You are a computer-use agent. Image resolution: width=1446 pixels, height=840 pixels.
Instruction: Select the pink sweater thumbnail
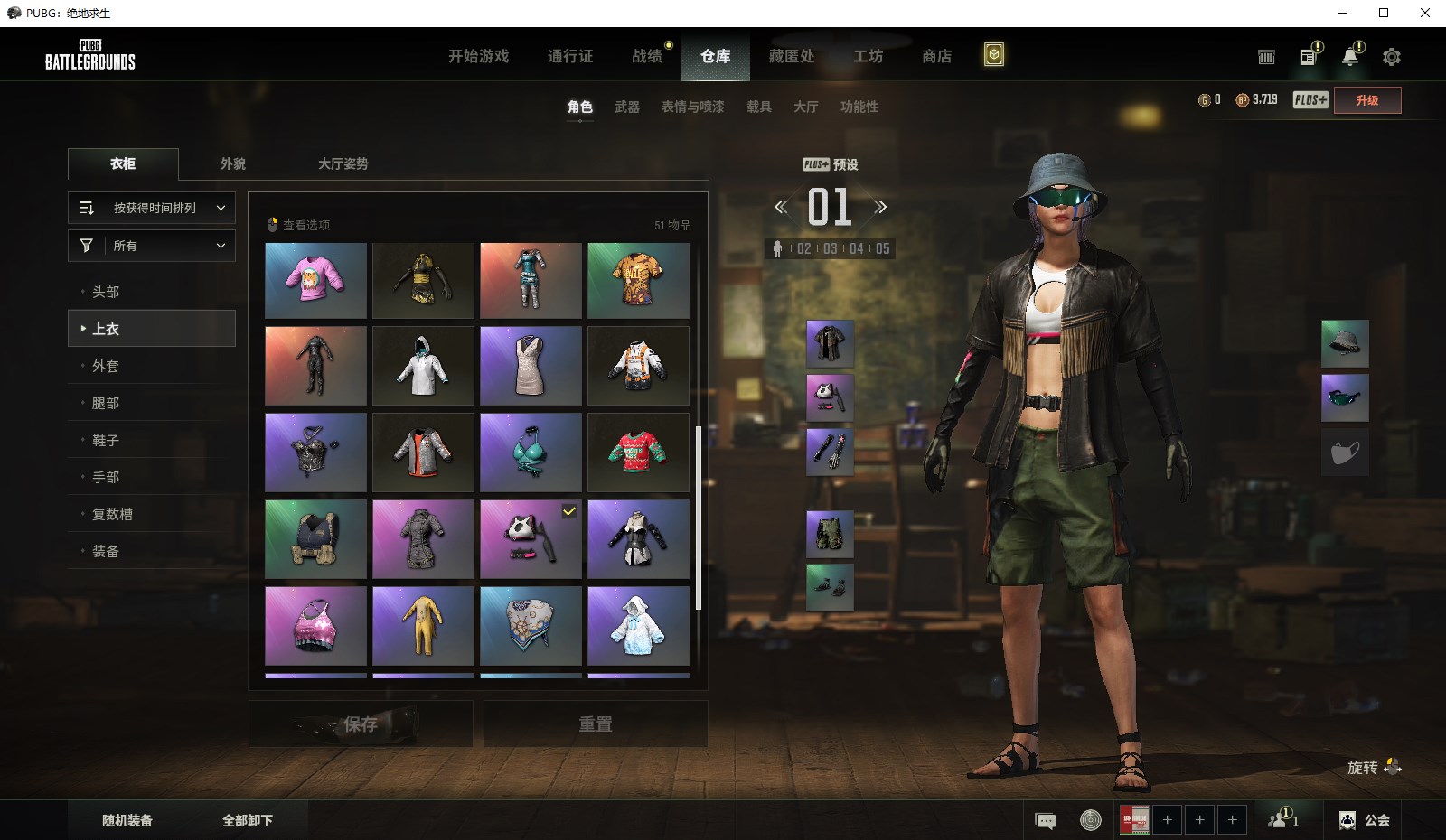click(x=315, y=280)
